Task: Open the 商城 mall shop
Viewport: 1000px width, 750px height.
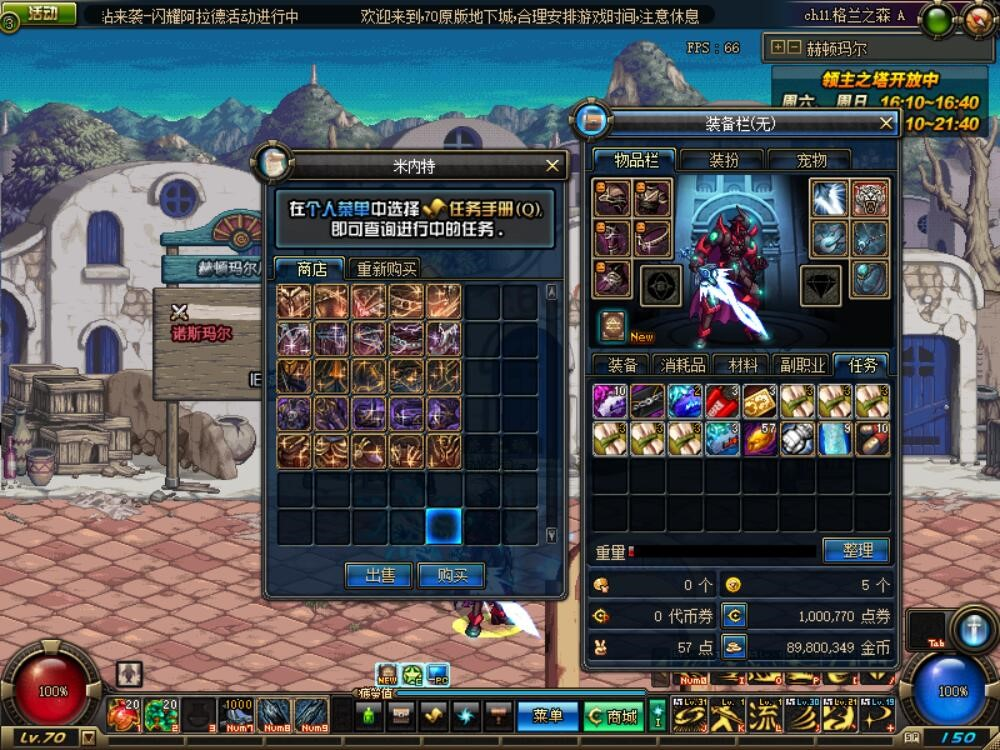Action: point(615,716)
